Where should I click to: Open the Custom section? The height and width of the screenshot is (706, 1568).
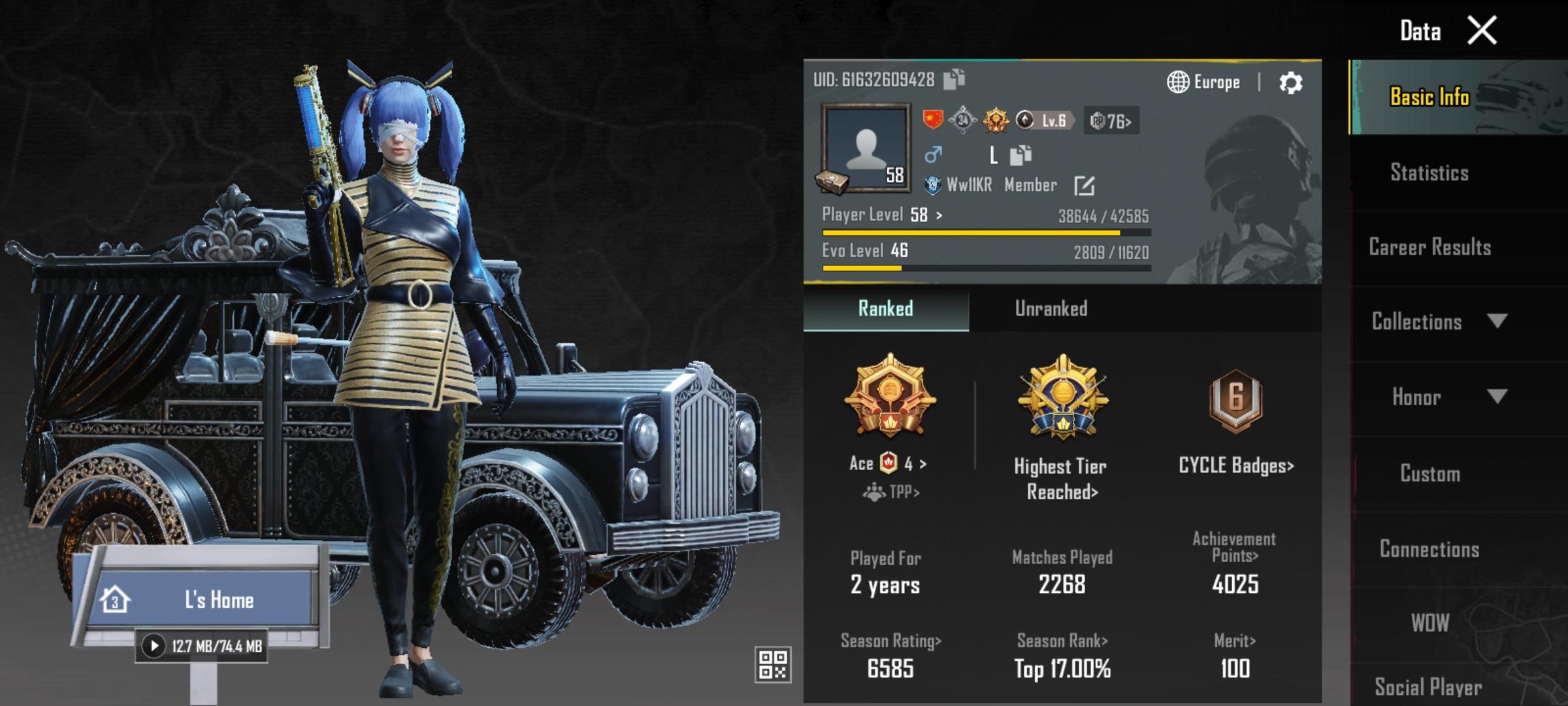click(x=1429, y=473)
